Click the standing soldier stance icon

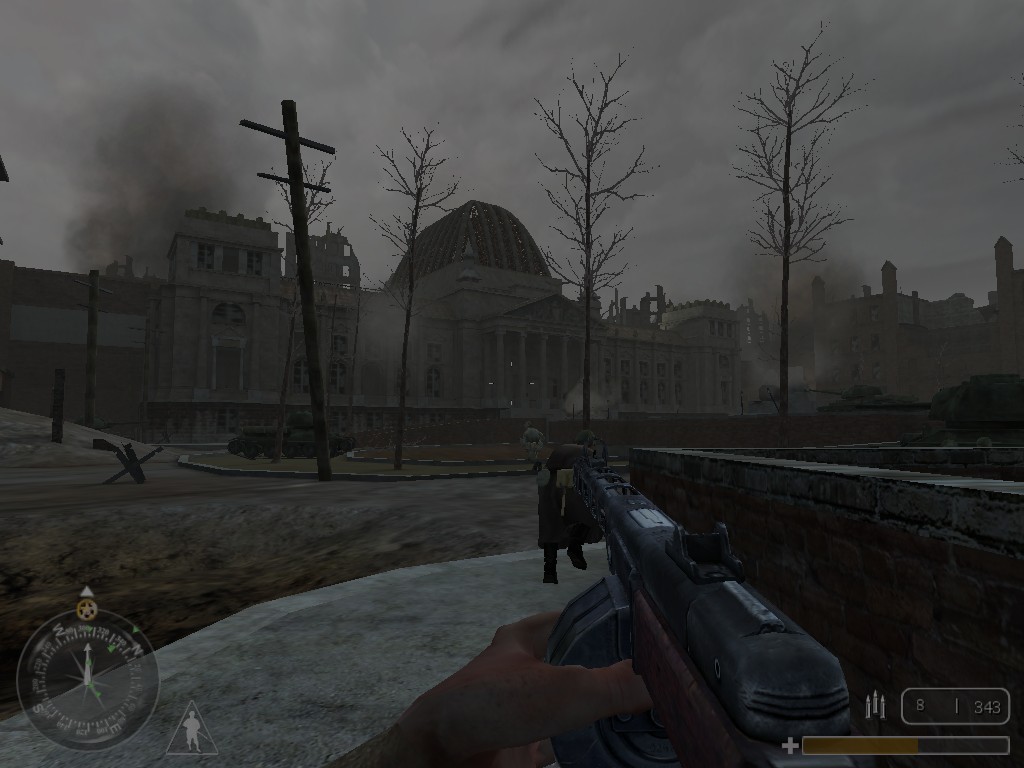point(192,729)
